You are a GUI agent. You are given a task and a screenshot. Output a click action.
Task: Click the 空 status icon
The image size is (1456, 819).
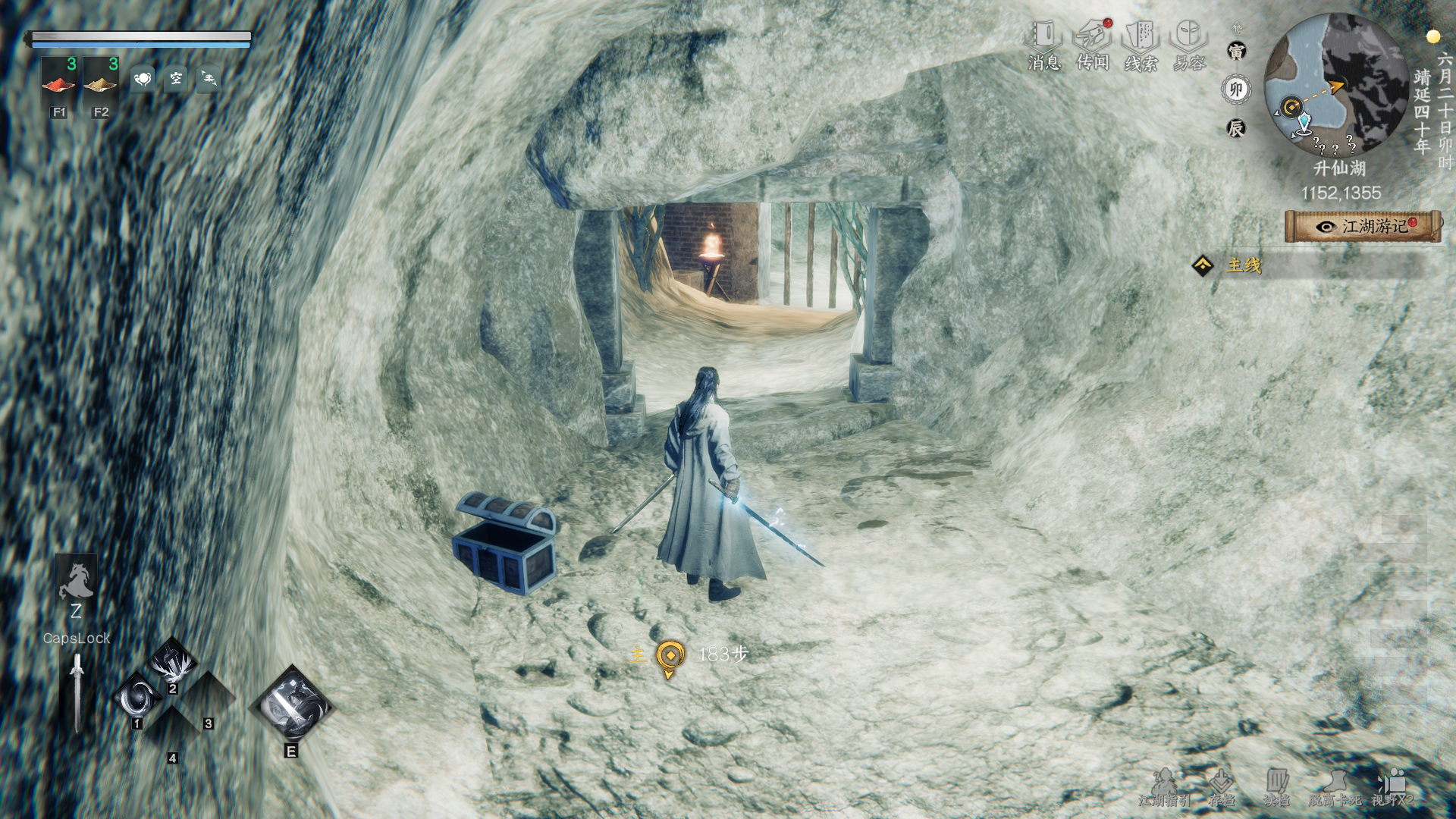tap(176, 78)
